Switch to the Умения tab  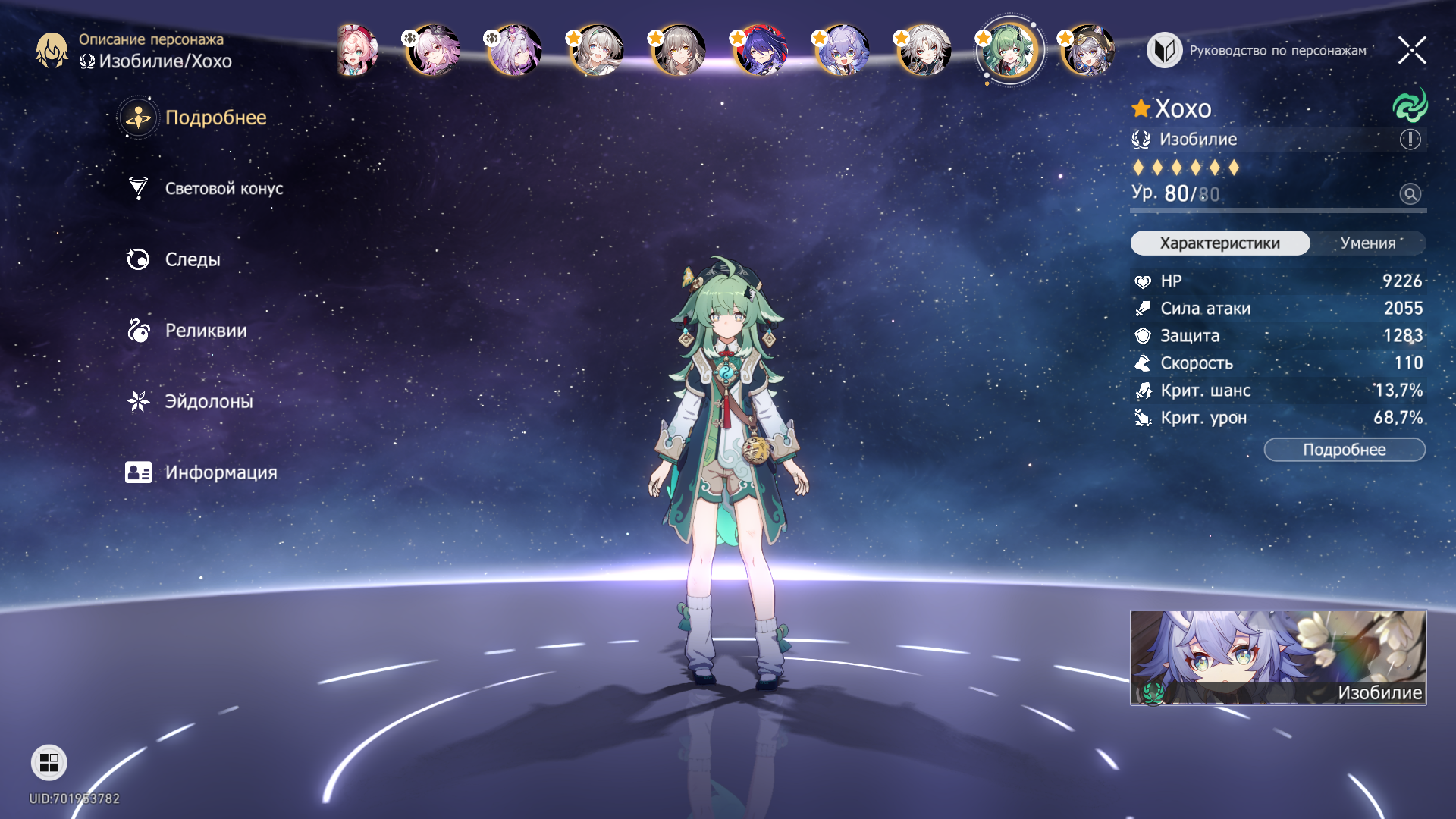point(1367,243)
